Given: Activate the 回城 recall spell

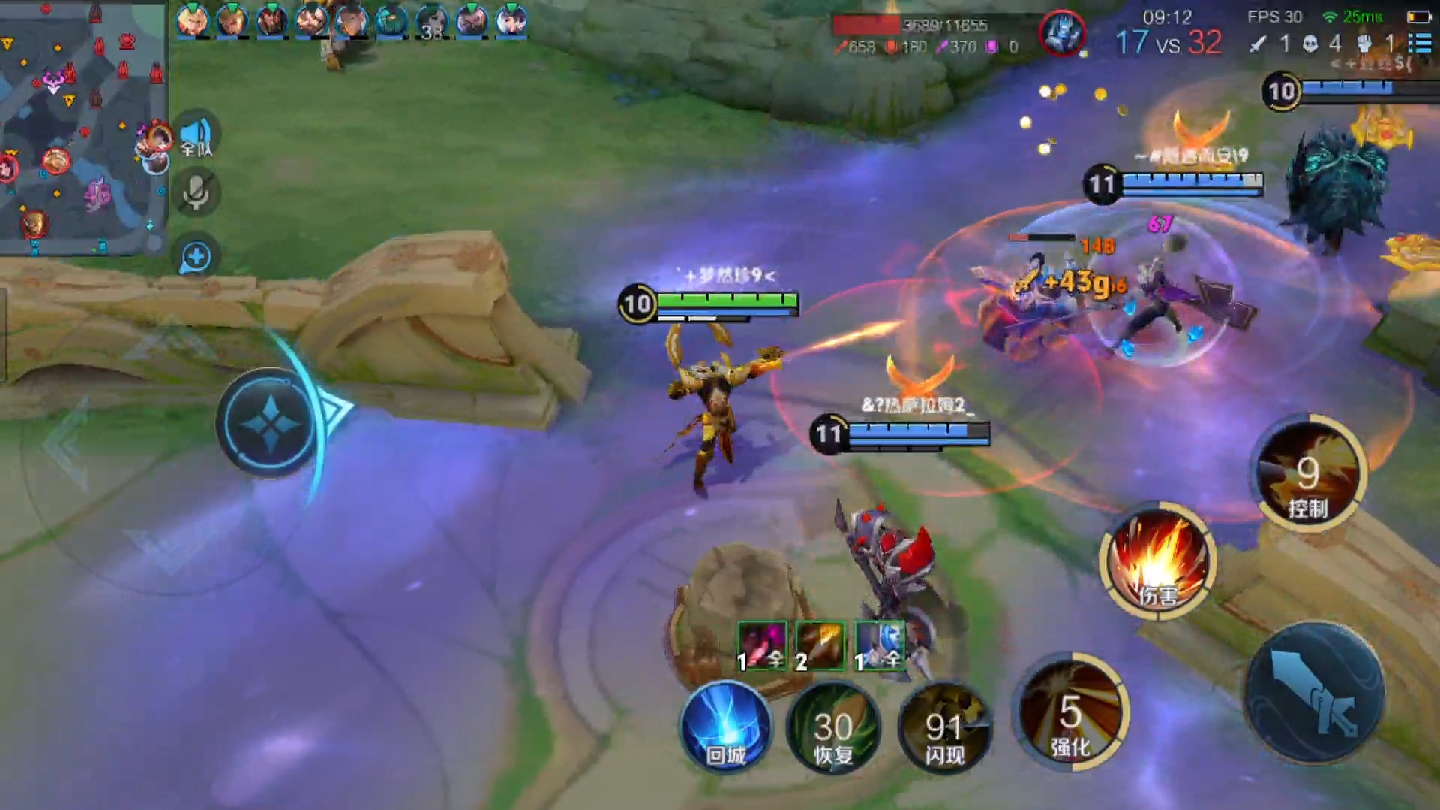Looking at the screenshot, I should (726, 727).
